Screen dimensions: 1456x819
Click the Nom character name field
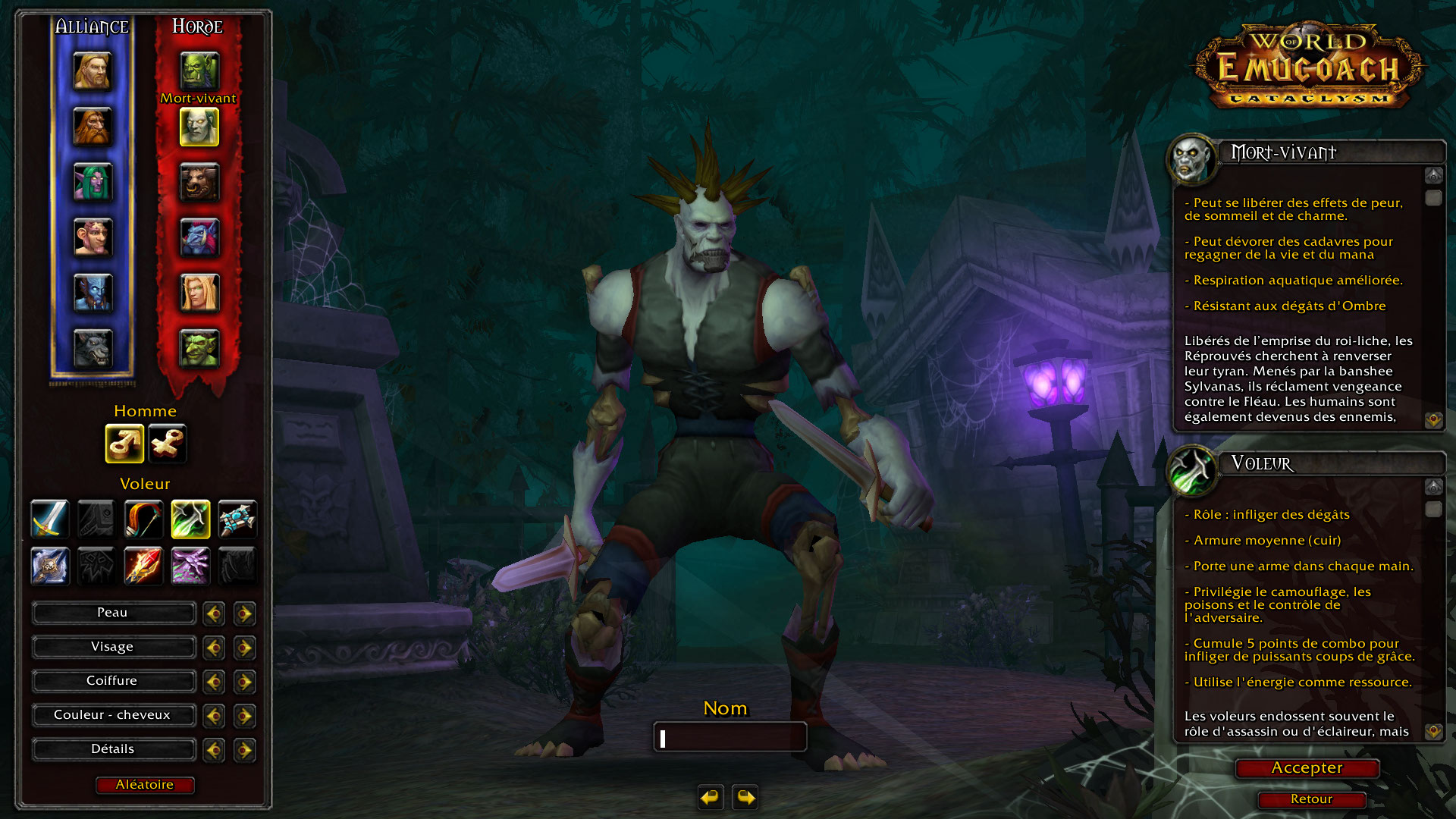pyautogui.click(x=730, y=737)
